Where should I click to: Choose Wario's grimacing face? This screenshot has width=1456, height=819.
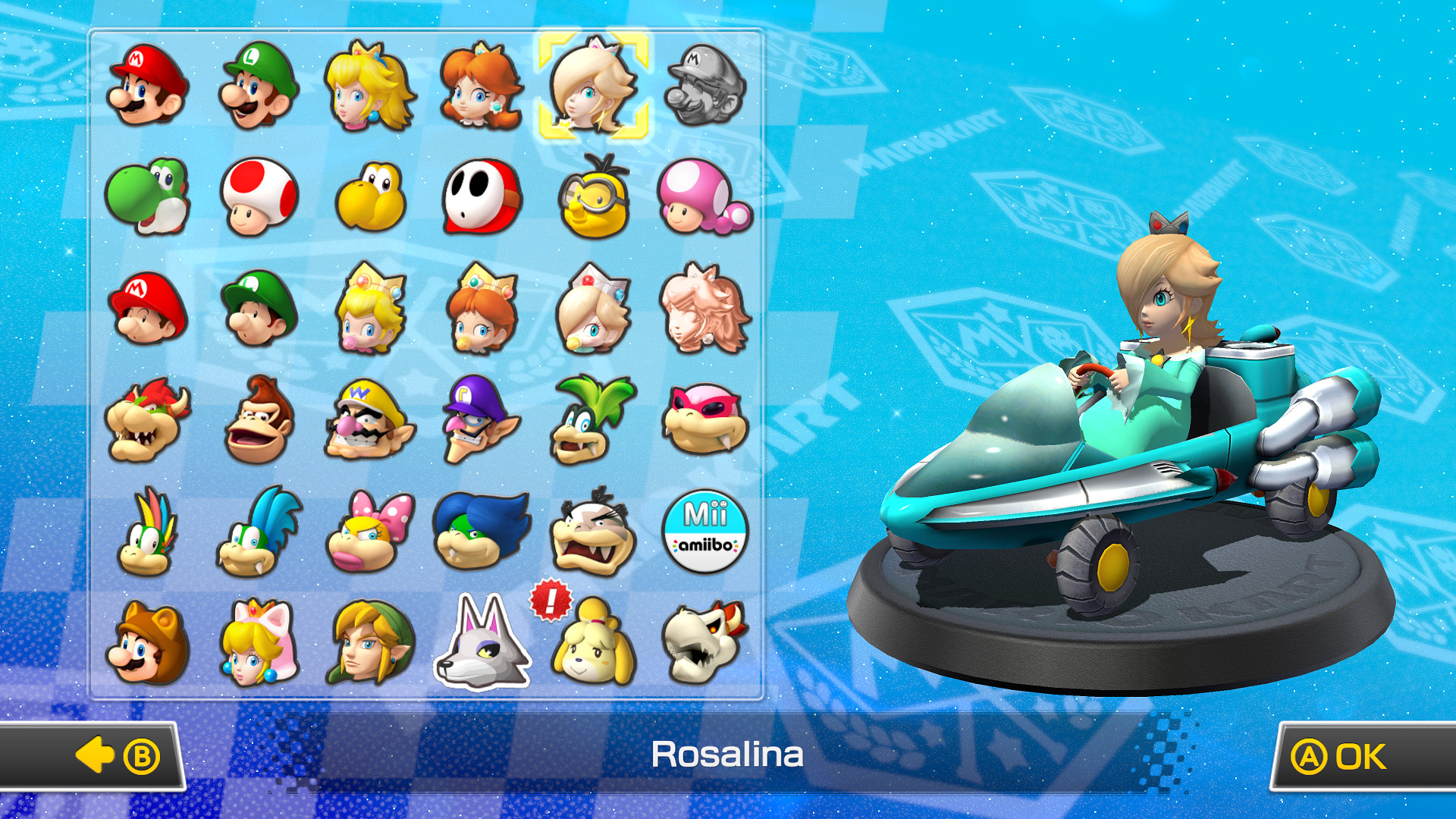pyautogui.click(x=369, y=419)
